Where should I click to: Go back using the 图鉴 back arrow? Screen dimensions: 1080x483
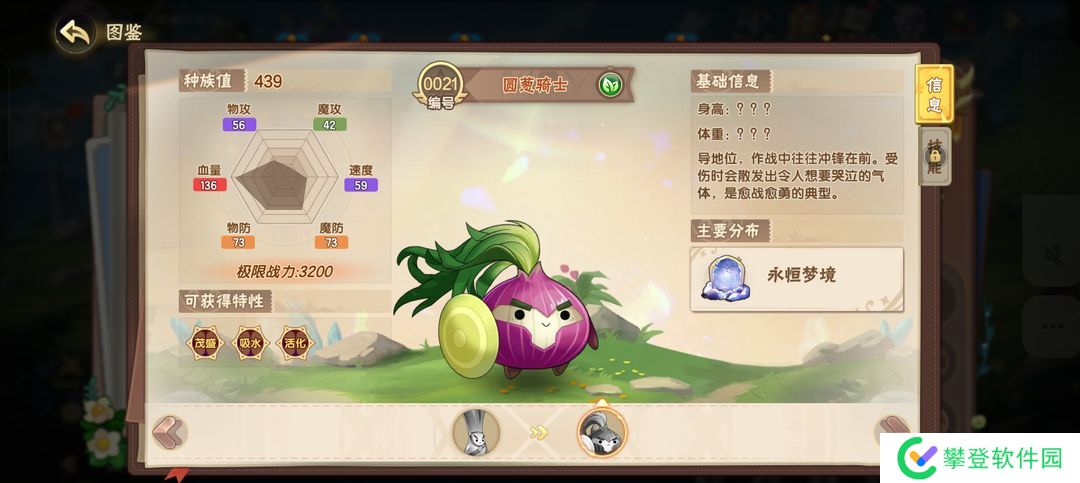point(76,33)
